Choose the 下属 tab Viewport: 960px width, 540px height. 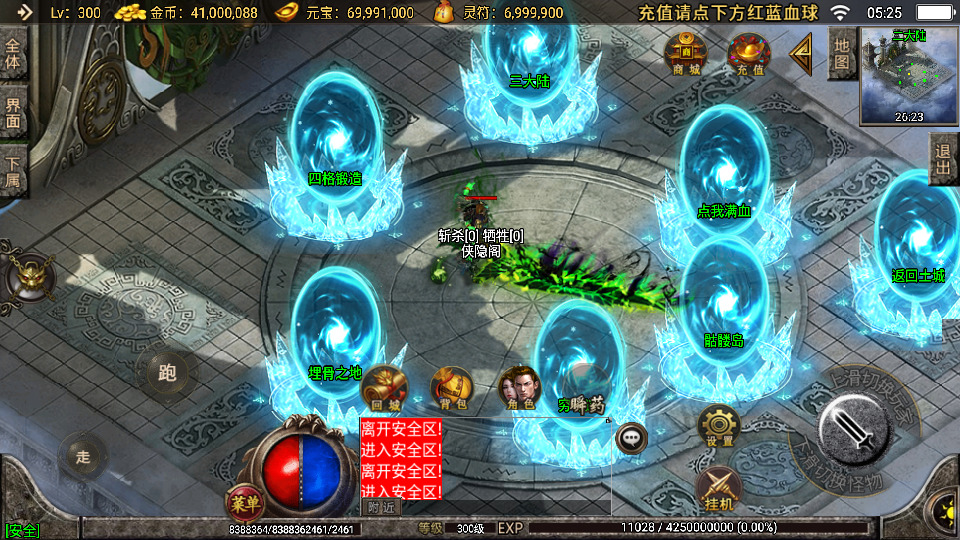tap(13, 172)
